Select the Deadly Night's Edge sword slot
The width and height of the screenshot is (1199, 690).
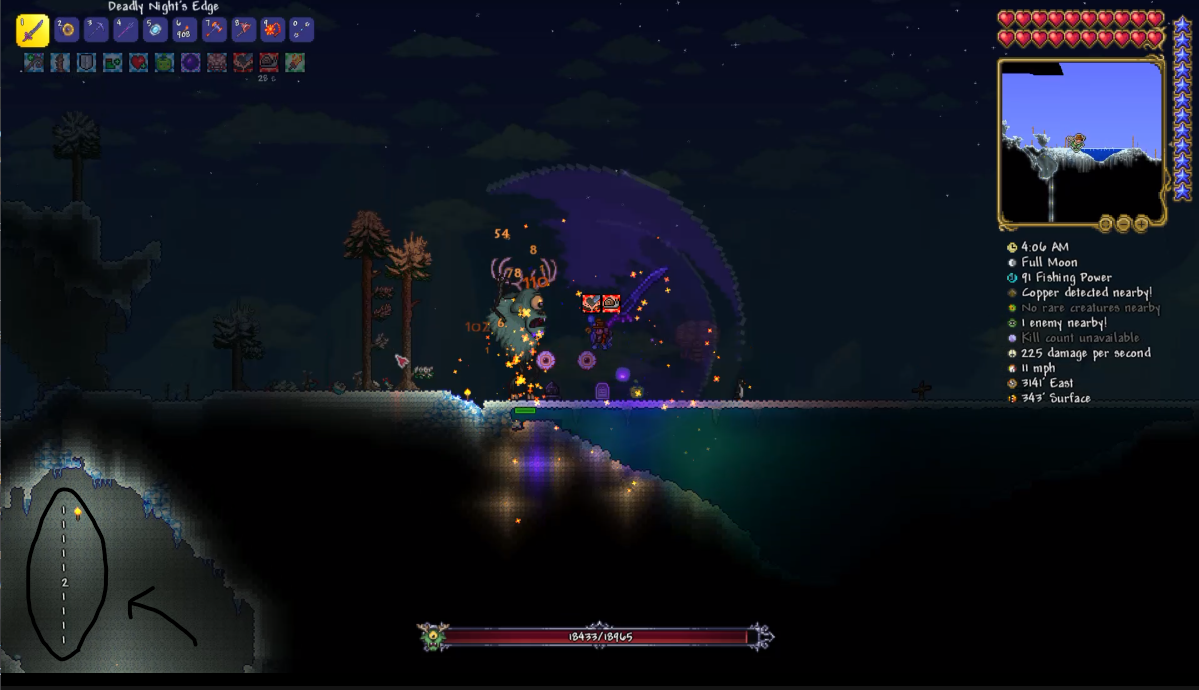pyautogui.click(x=32, y=30)
